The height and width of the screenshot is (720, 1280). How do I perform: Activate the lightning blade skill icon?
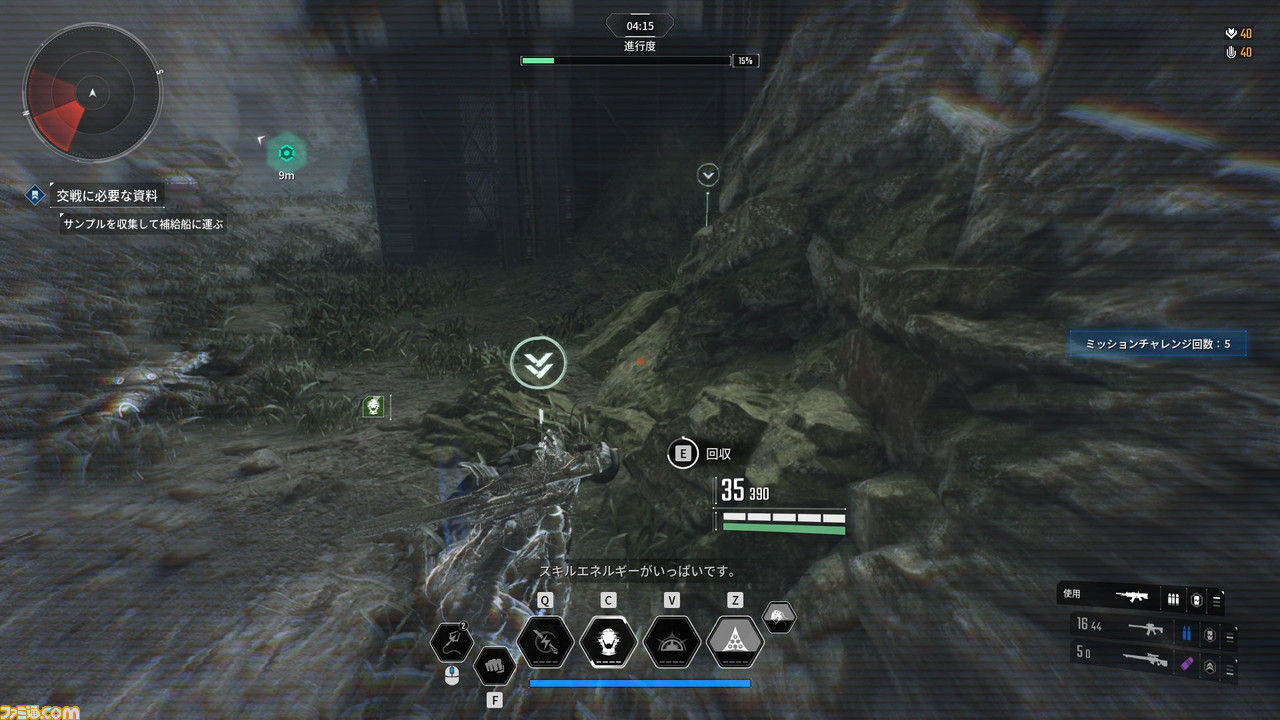pyautogui.click(x=545, y=641)
